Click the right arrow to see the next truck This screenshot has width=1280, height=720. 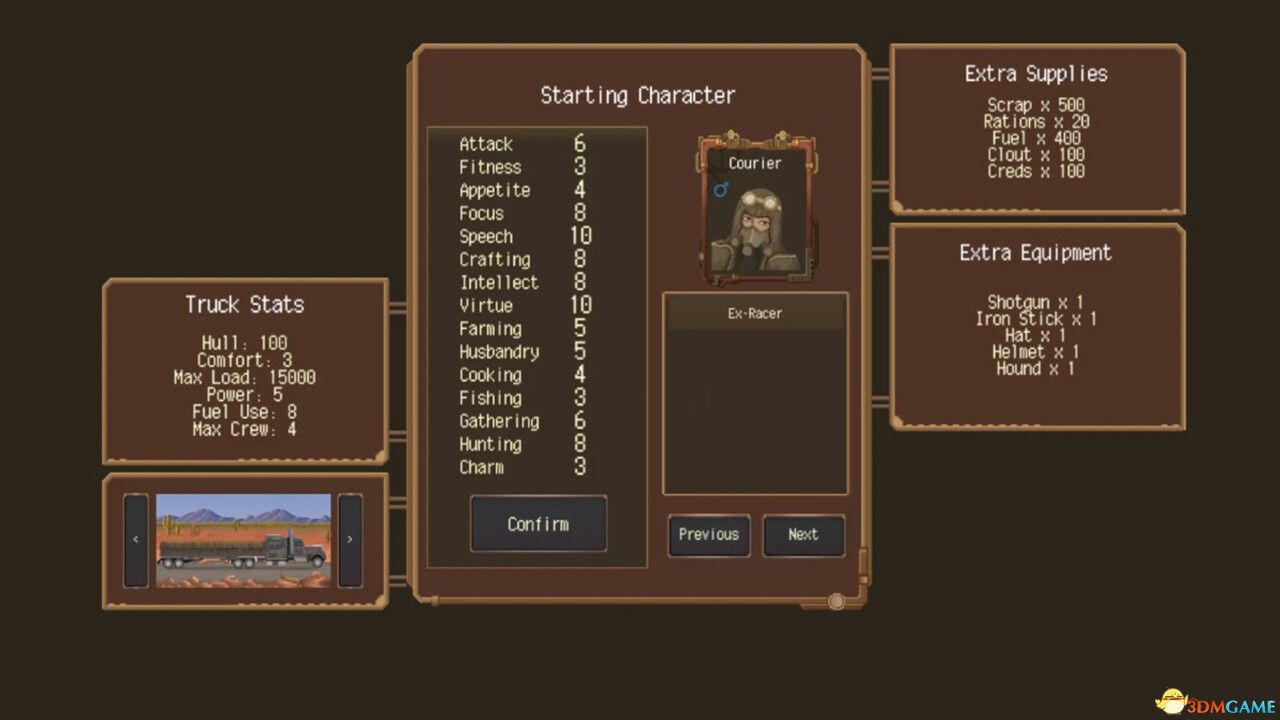(350, 538)
